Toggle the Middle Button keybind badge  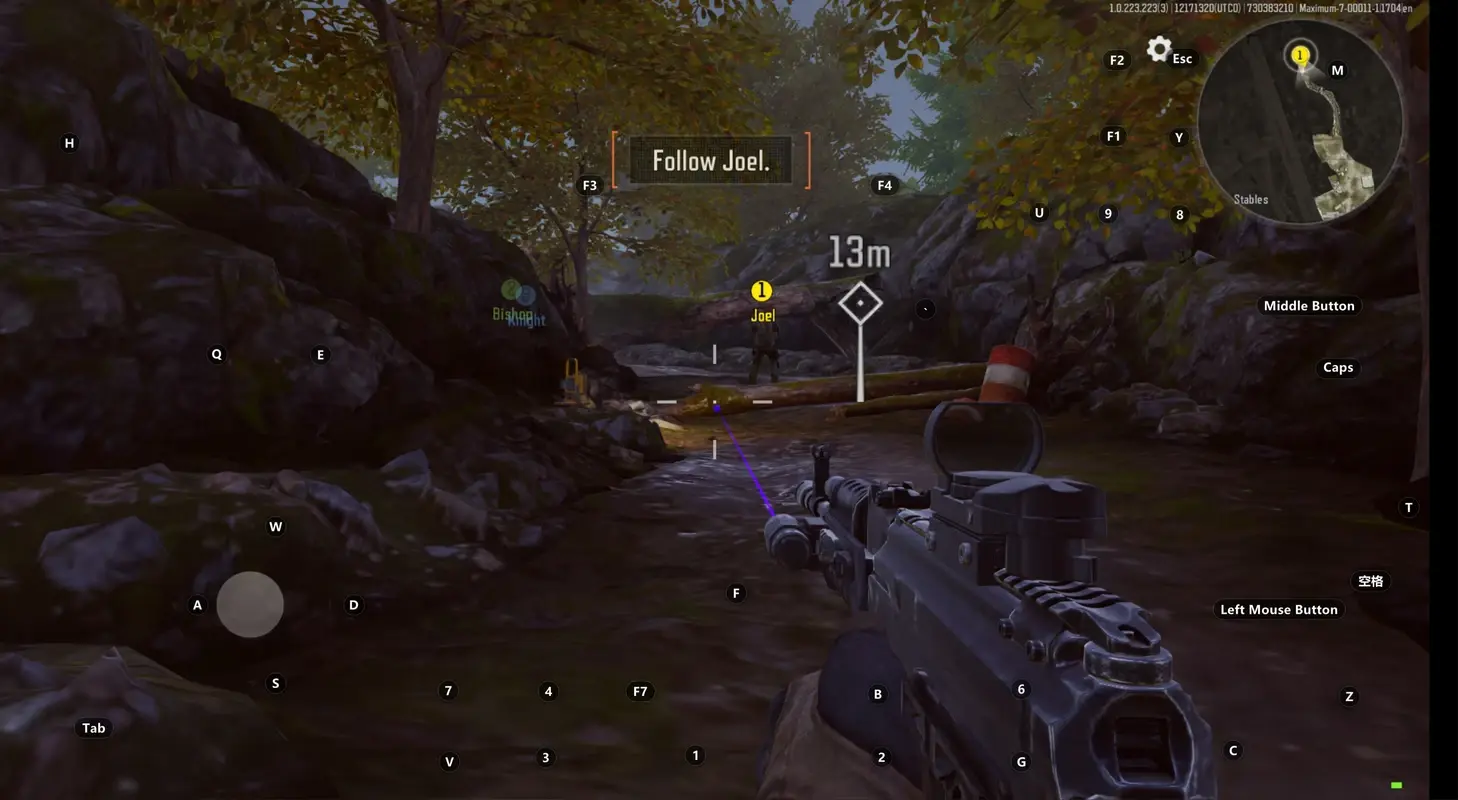(x=1310, y=305)
